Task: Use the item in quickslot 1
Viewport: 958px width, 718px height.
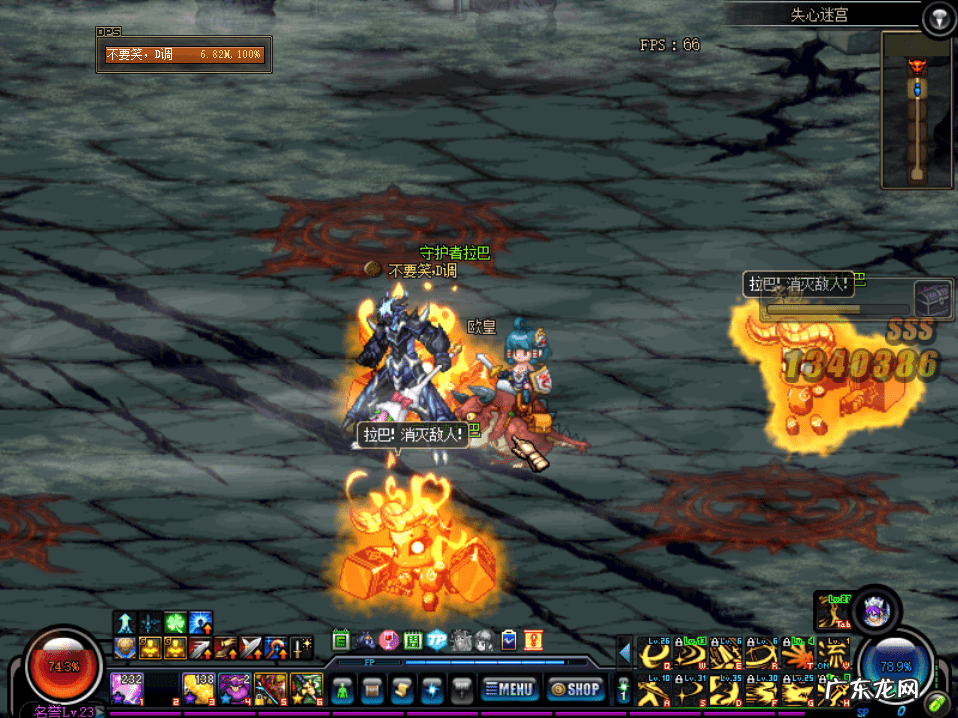Action: 127,688
